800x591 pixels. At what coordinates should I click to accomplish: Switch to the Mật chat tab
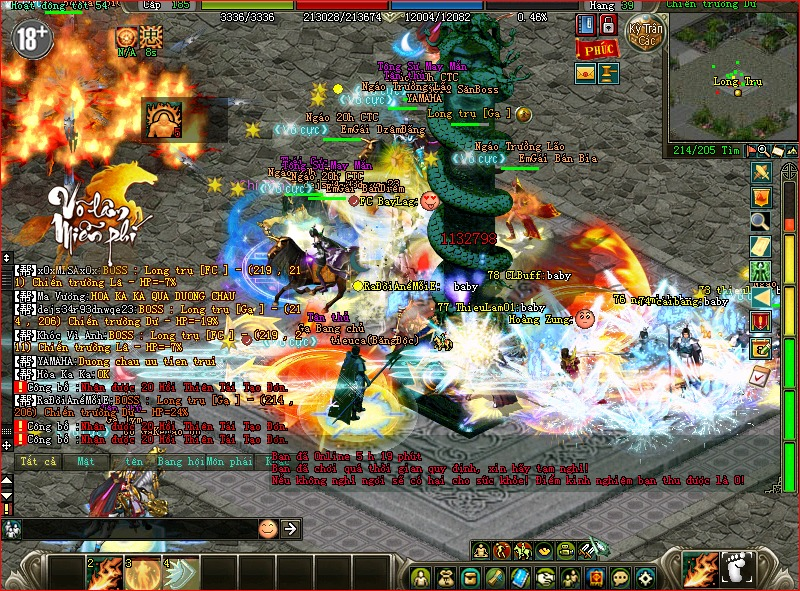pos(85,462)
